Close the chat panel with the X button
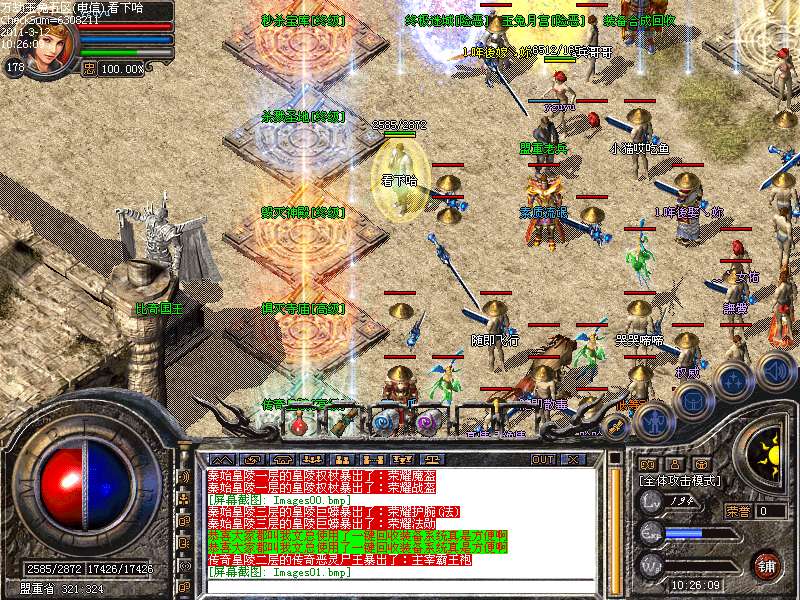Screen dimensions: 800x600 [574, 459]
